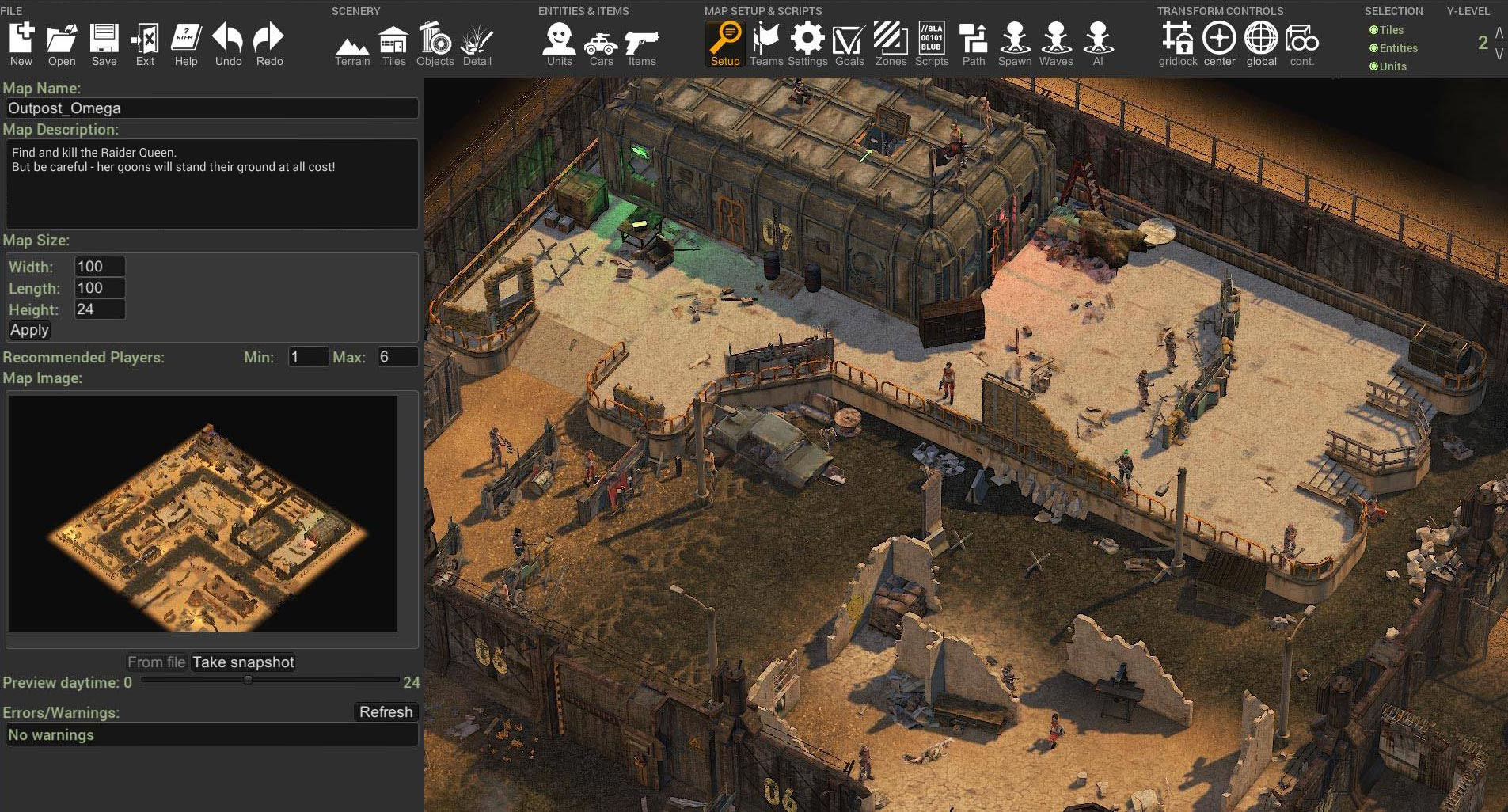This screenshot has width=1508, height=812.
Task: Switch to the Teams setup panel
Action: pyautogui.click(x=765, y=44)
